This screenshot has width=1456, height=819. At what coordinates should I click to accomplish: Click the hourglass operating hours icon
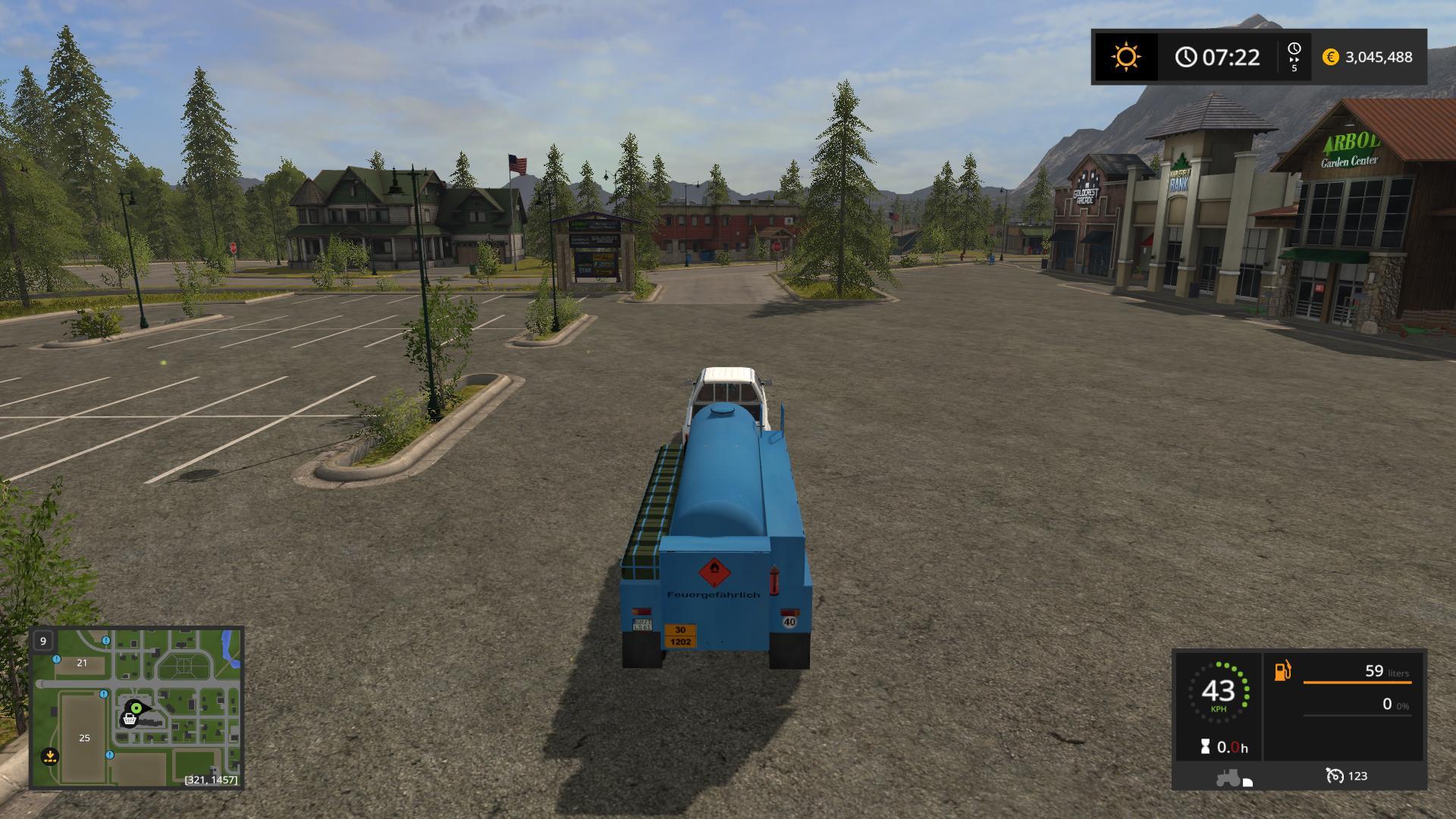[x=1205, y=747]
